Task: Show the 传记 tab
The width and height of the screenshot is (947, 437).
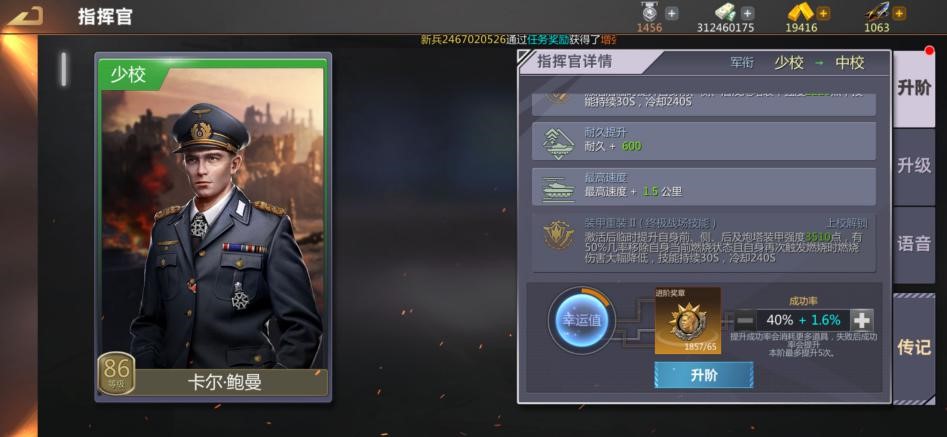Action: (x=914, y=346)
